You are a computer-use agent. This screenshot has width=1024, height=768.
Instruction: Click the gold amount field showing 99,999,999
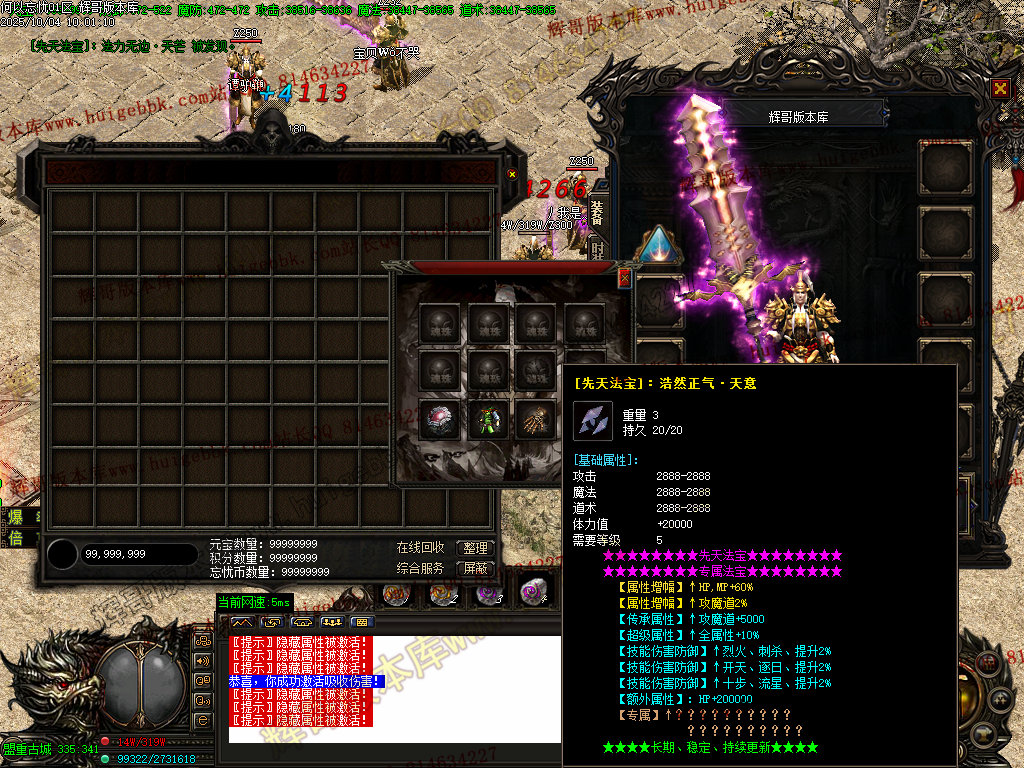pos(138,554)
